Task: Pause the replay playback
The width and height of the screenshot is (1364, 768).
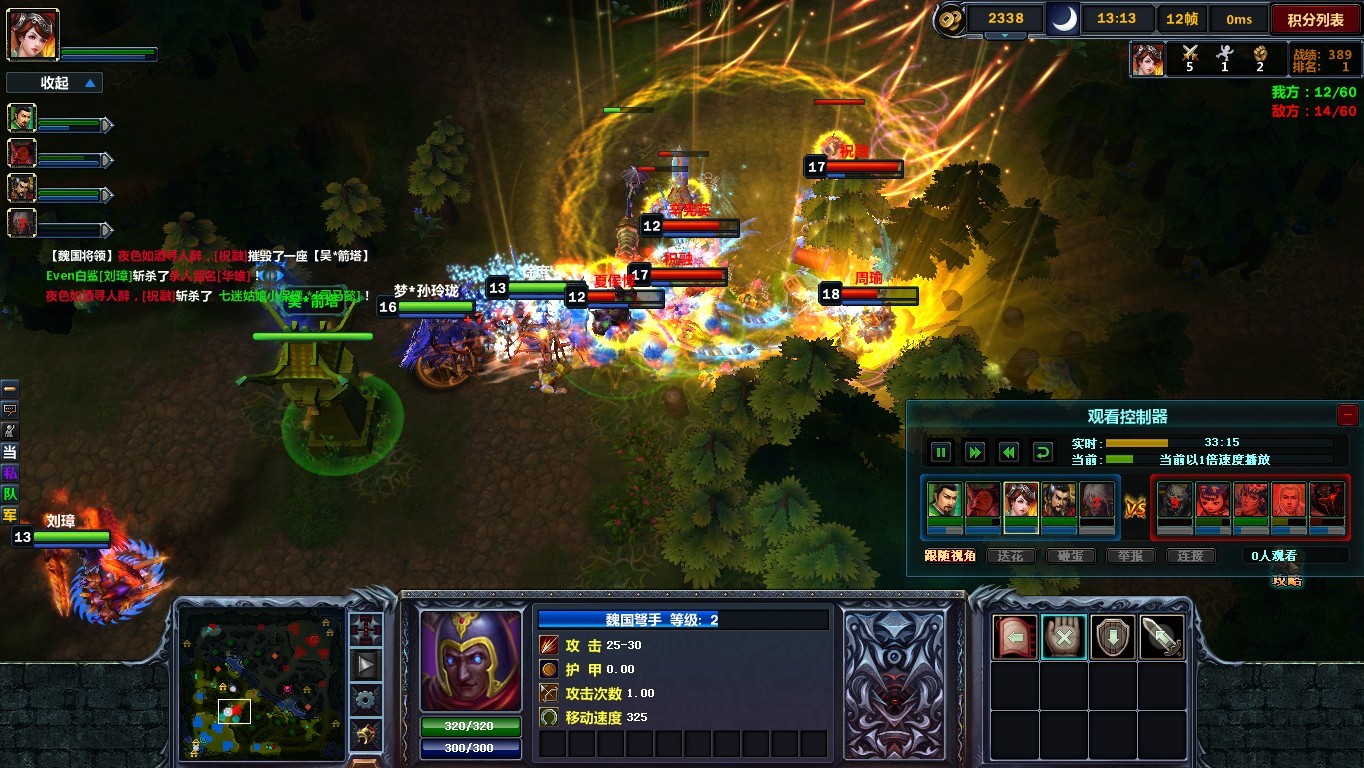Action: [940, 452]
